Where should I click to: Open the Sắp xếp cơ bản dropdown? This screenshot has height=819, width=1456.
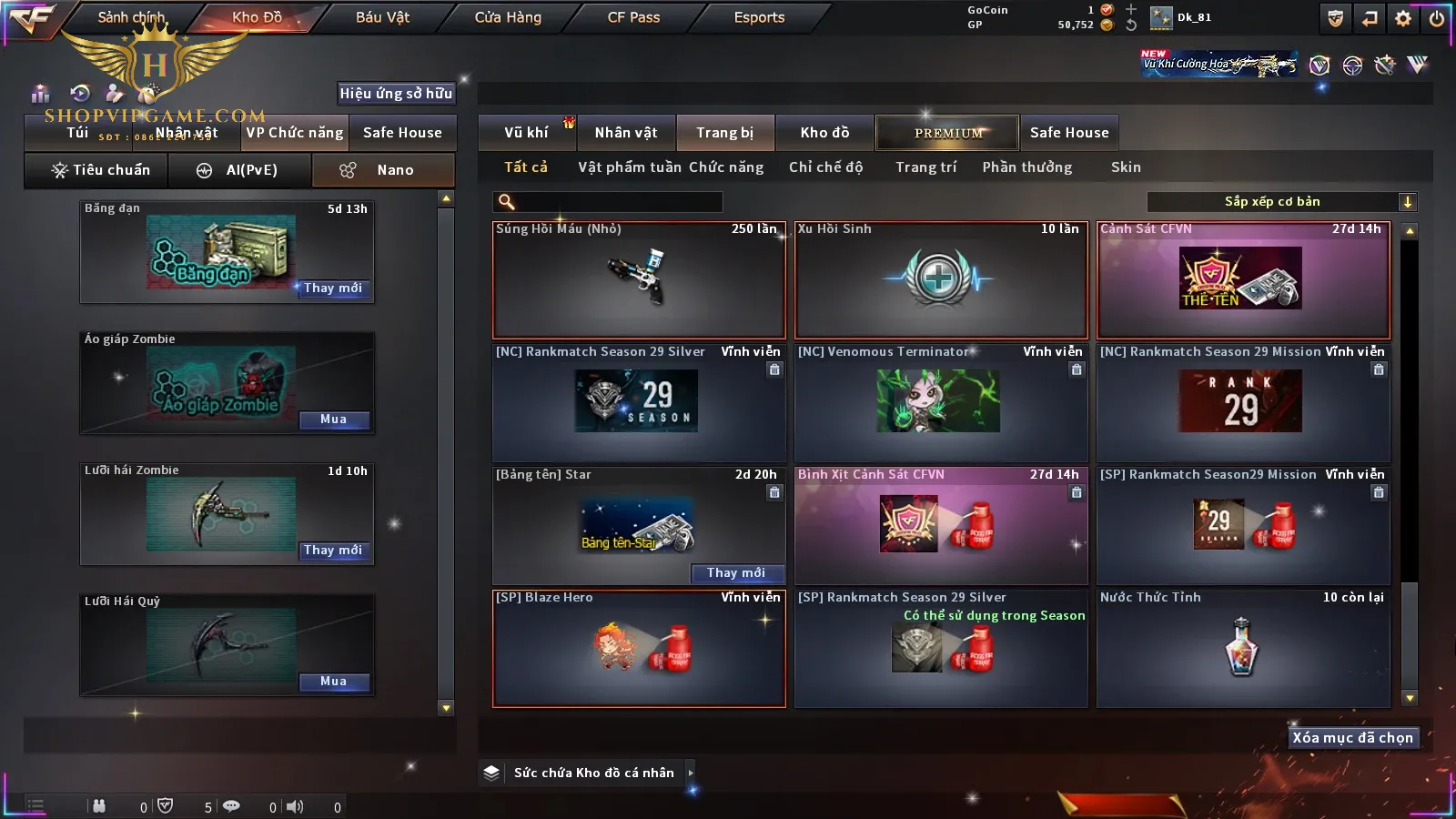pos(1281,202)
